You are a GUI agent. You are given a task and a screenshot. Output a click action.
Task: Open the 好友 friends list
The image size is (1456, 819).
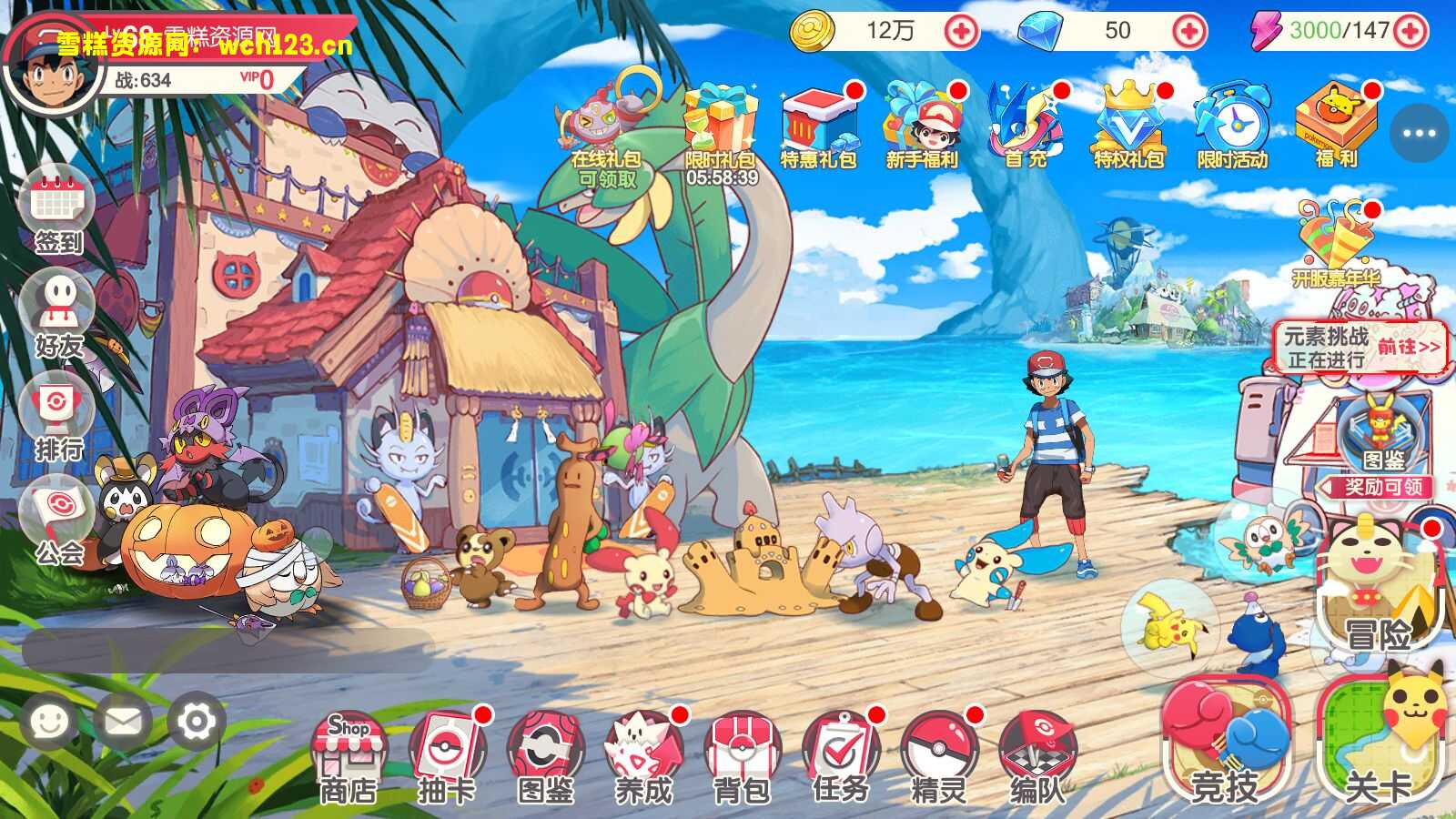(60, 314)
